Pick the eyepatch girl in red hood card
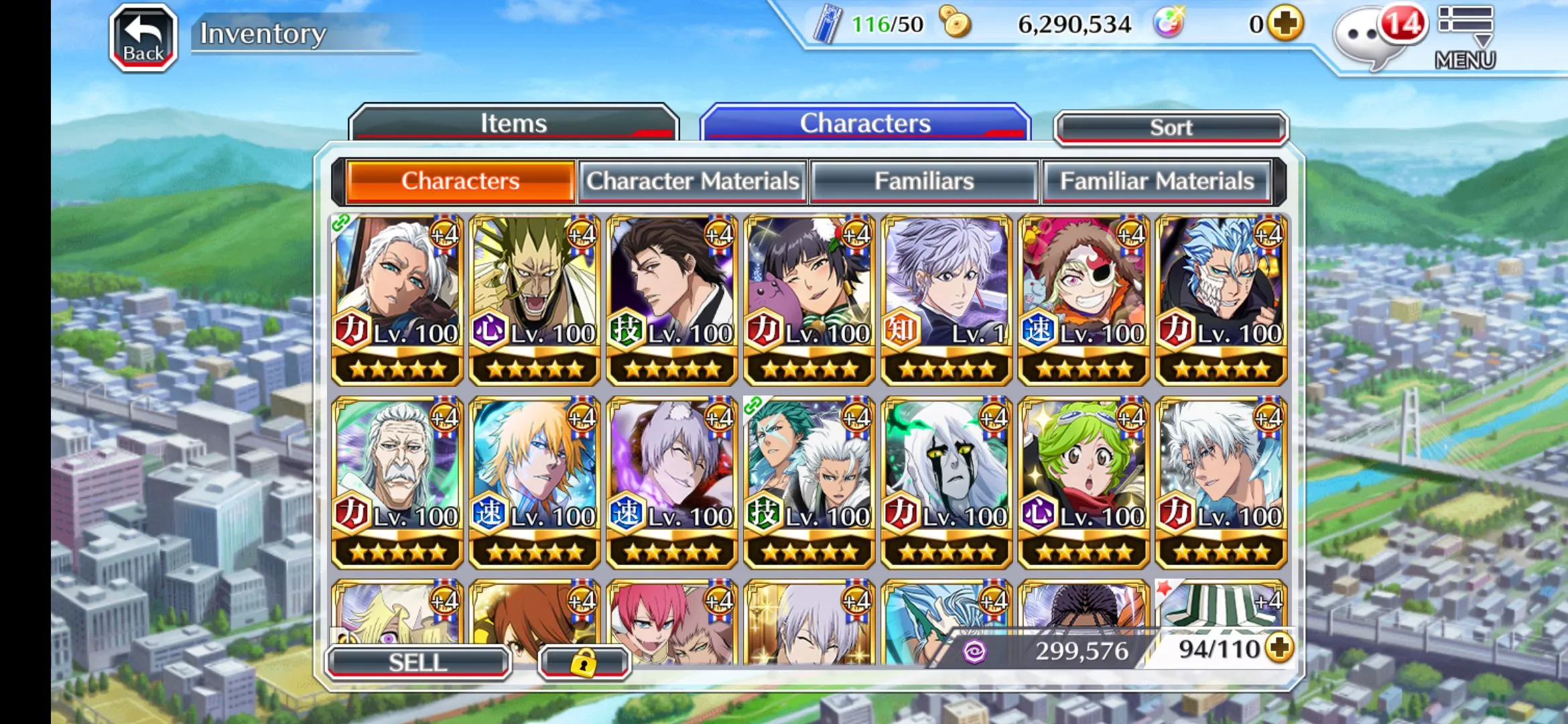1568x724 pixels. pos(1084,299)
